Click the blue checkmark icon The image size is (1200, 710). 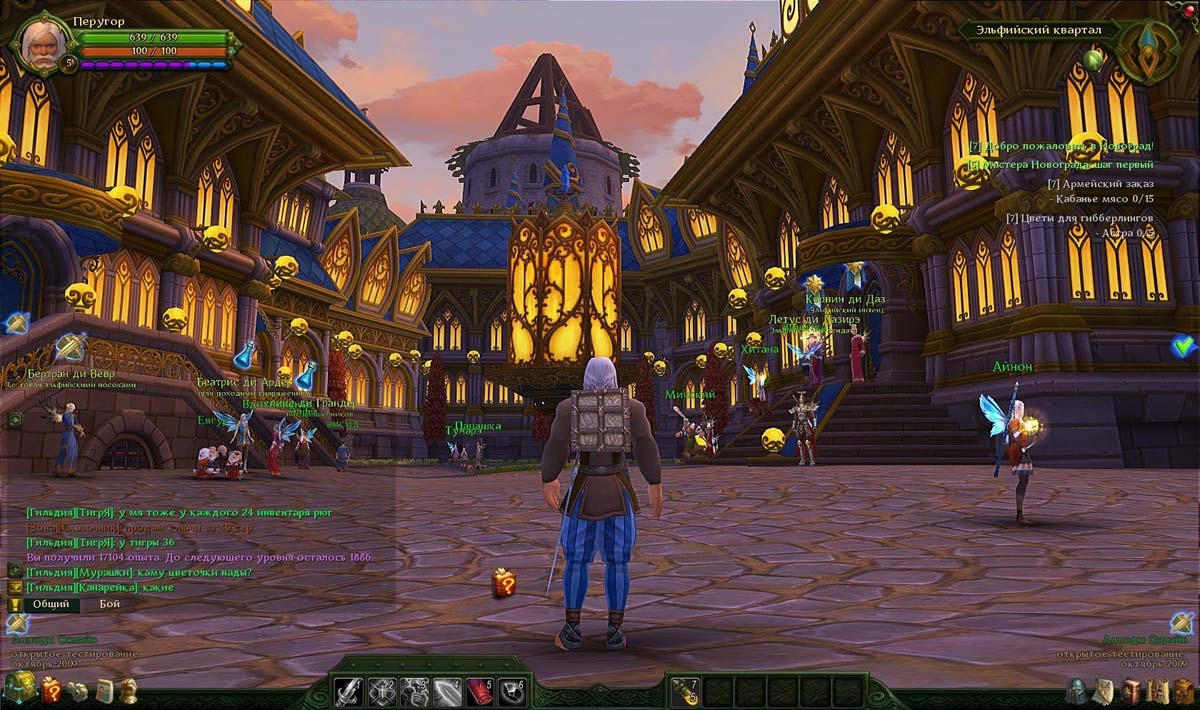point(1184,347)
